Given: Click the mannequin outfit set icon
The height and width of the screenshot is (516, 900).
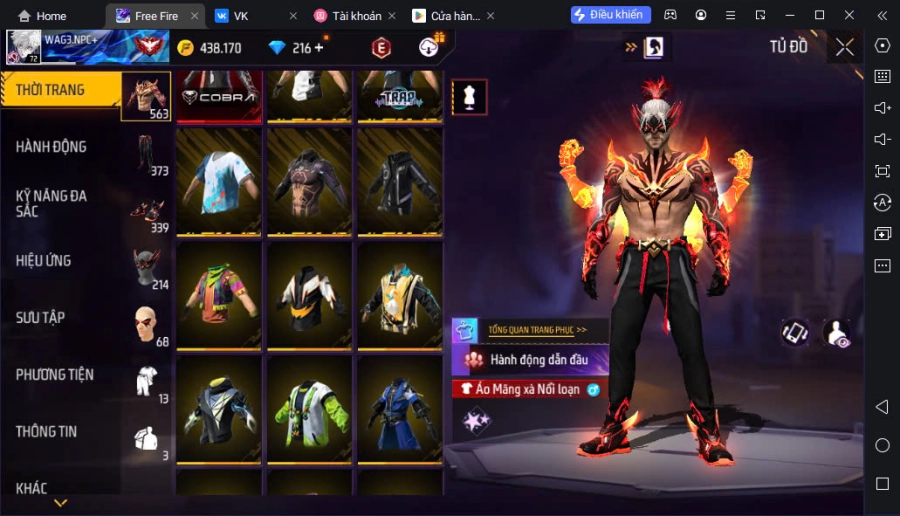Looking at the screenshot, I should (x=470, y=96).
